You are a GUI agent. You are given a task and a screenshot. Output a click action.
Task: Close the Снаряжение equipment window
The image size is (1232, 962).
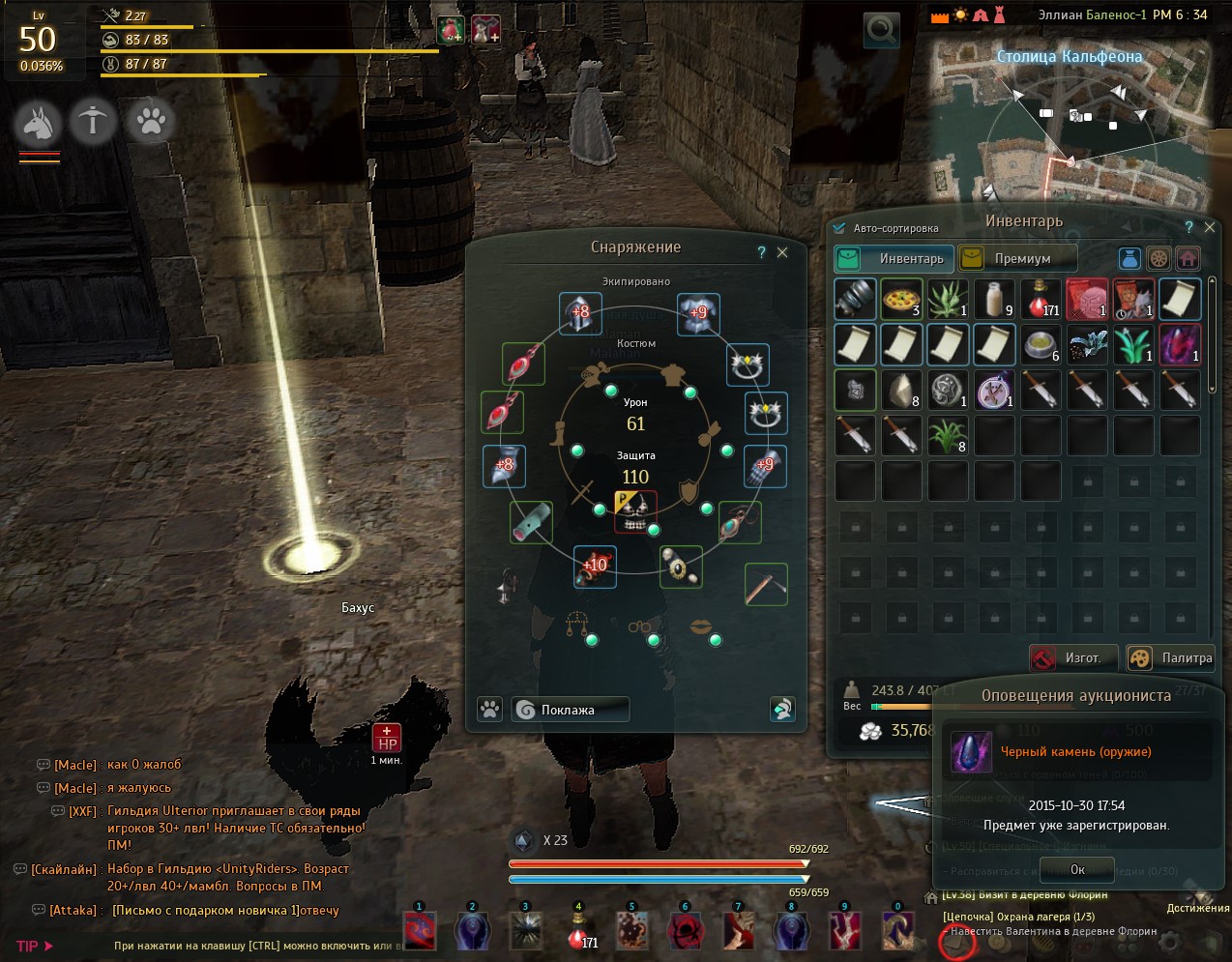click(782, 252)
